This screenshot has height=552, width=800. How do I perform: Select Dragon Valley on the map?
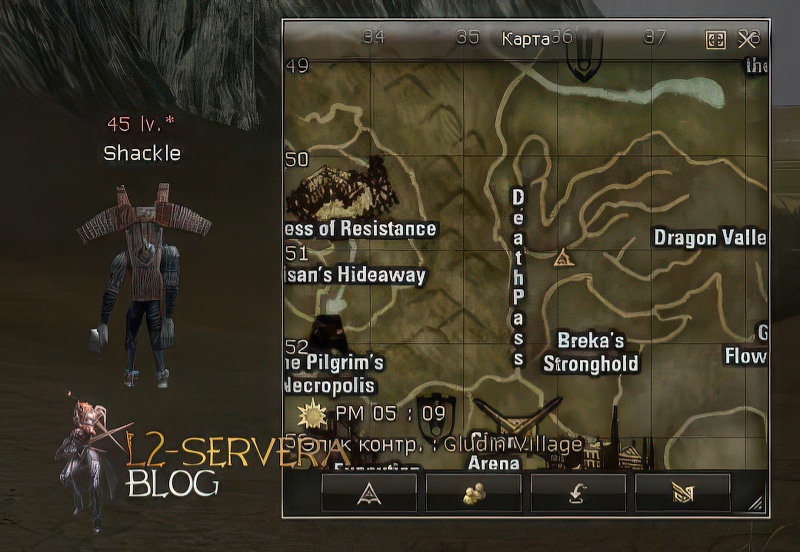click(x=709, y=238)
